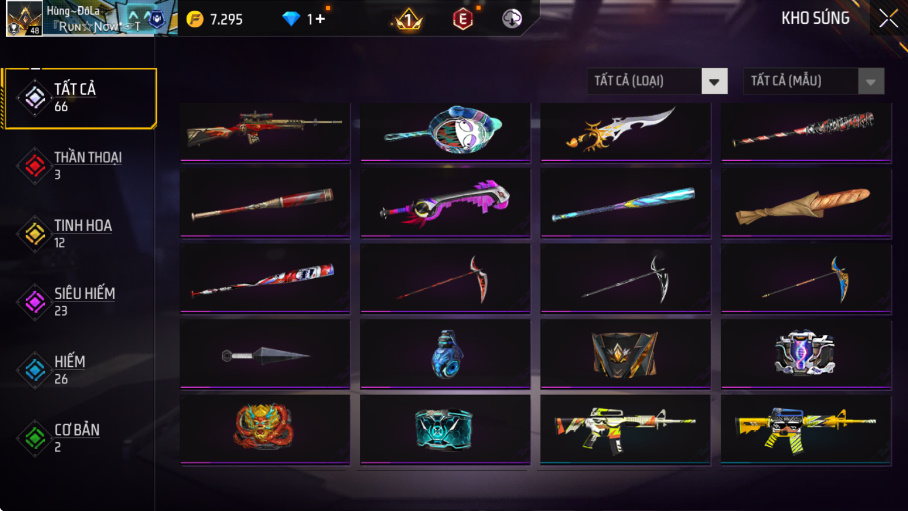908x511 pixels.
Task: Add diamonds with the plus button
Action: coord(320,19)
